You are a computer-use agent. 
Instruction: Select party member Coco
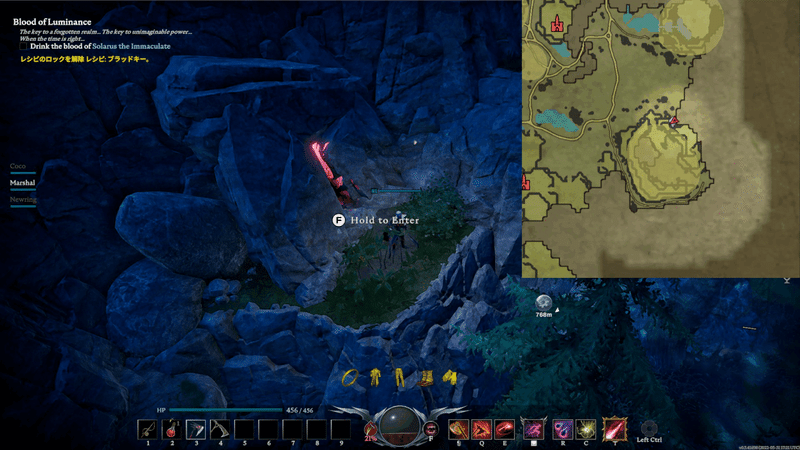pyautogui.click(x=17, y=166)
